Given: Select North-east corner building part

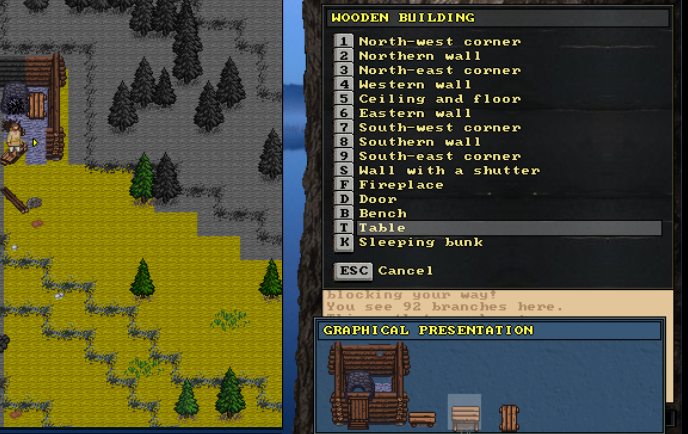Looking at the screenshot, I should coord(439,71).
